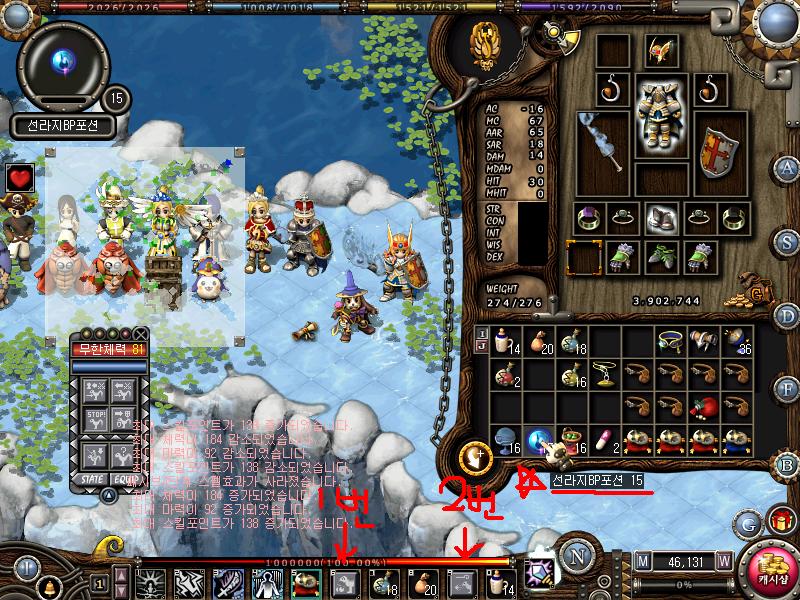
Task: Click the blue orb BP potion in inventory
Action: tap(543, 438)
